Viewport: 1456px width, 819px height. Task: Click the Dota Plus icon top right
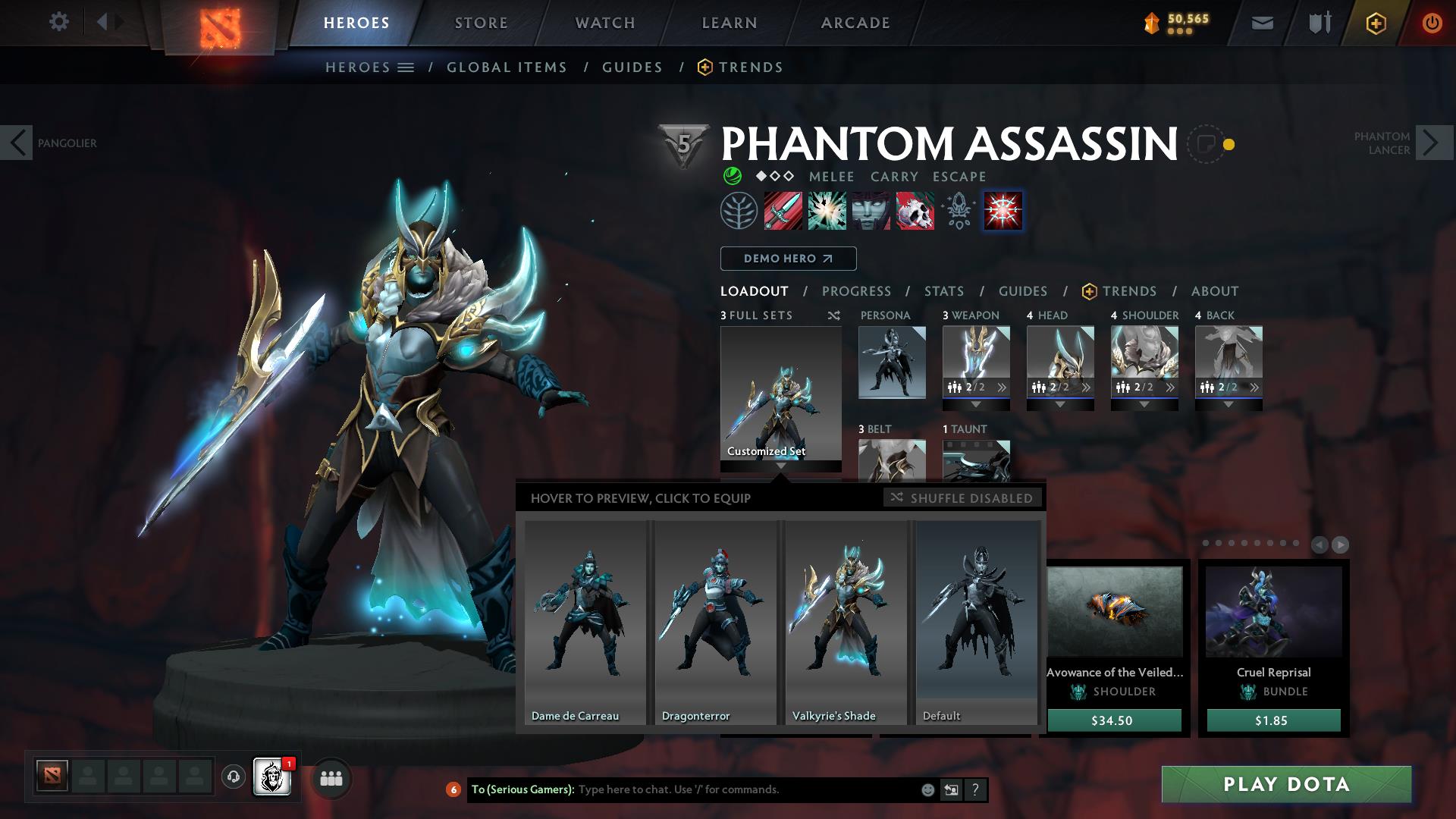pyautogui.click(x=1378, y=23)
